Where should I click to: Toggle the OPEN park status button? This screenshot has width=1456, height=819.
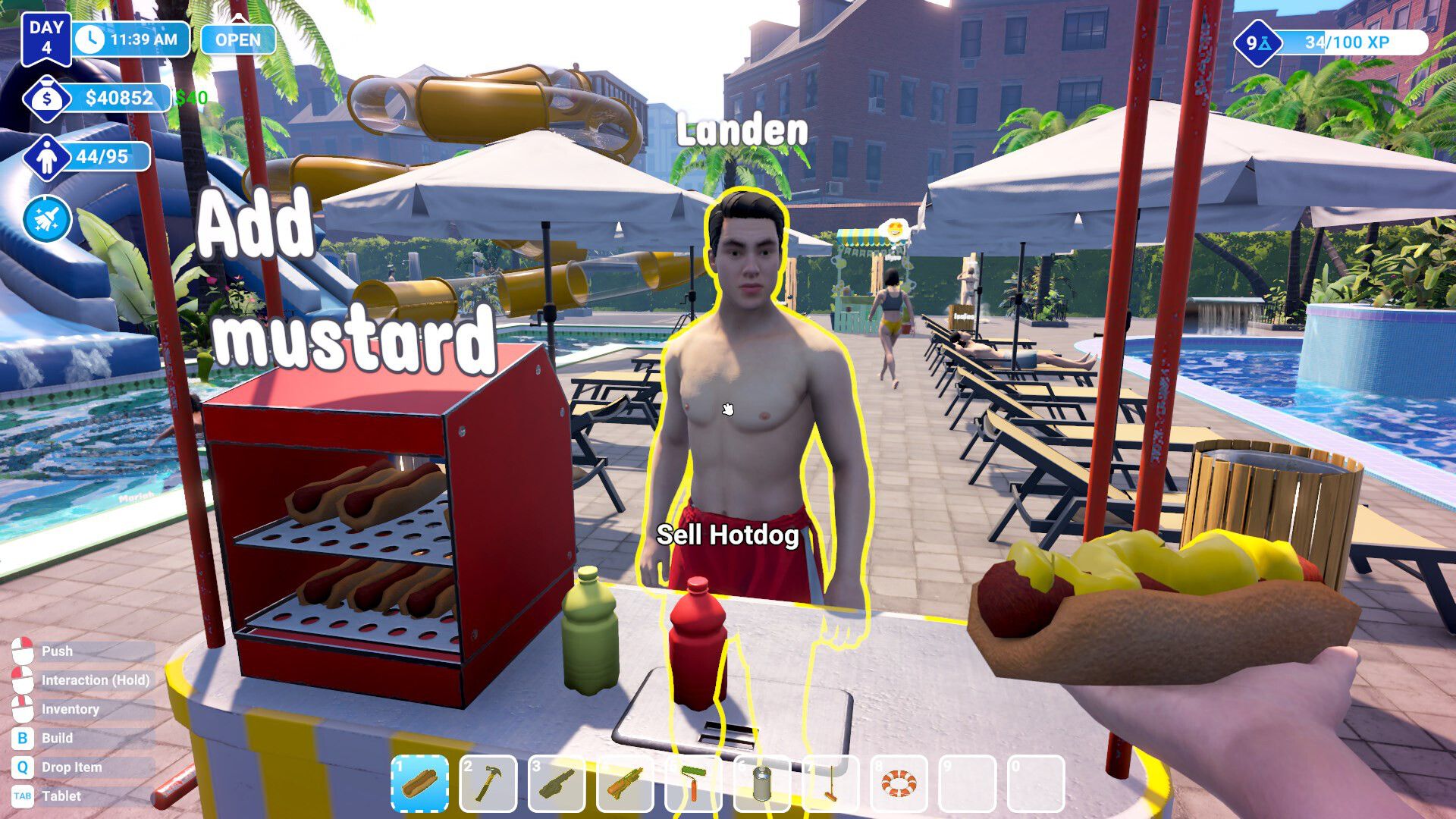[237, 39]
